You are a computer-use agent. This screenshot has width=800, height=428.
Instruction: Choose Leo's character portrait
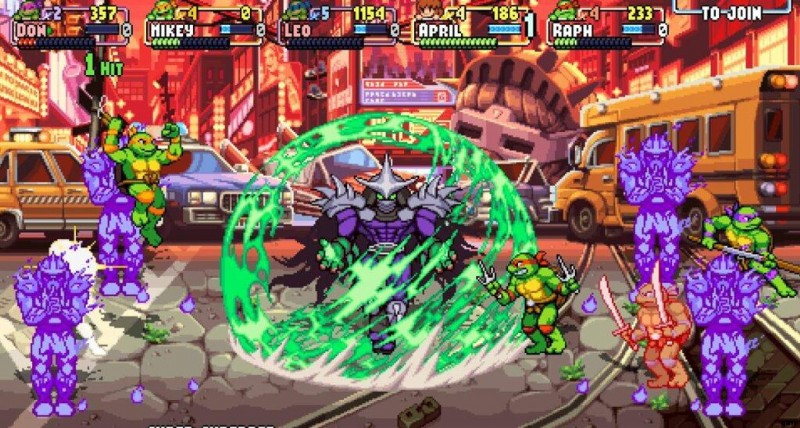(295, 12)
